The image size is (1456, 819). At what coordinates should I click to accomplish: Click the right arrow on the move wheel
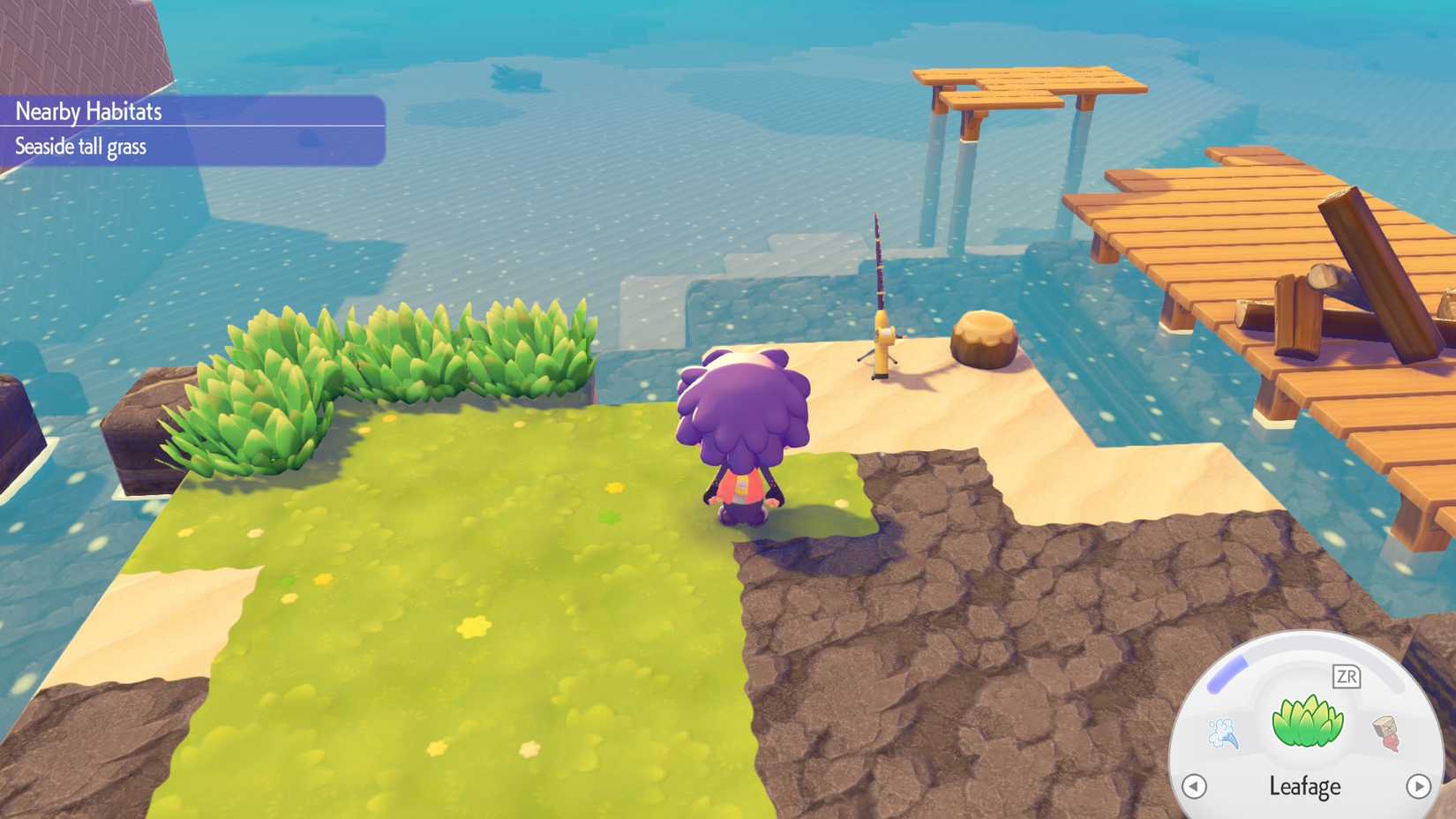pos(1418,785)
